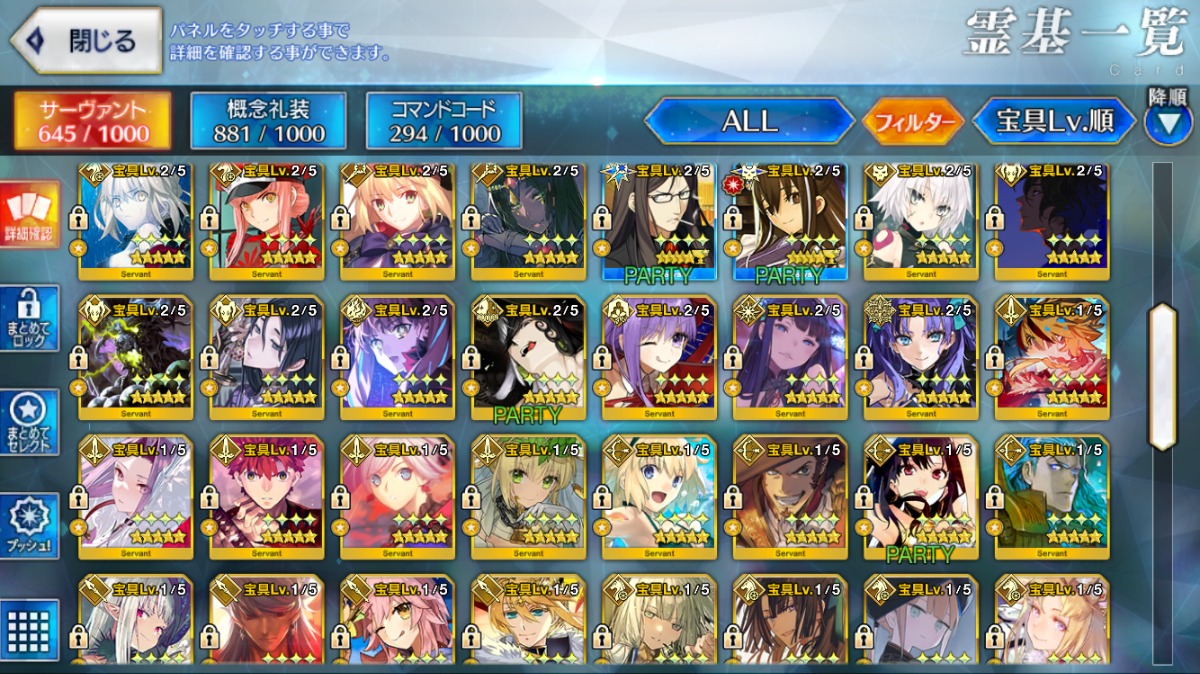1200x674 pixels.
Task: Switch to the サーヴァント tab
Action: [93, 121]
